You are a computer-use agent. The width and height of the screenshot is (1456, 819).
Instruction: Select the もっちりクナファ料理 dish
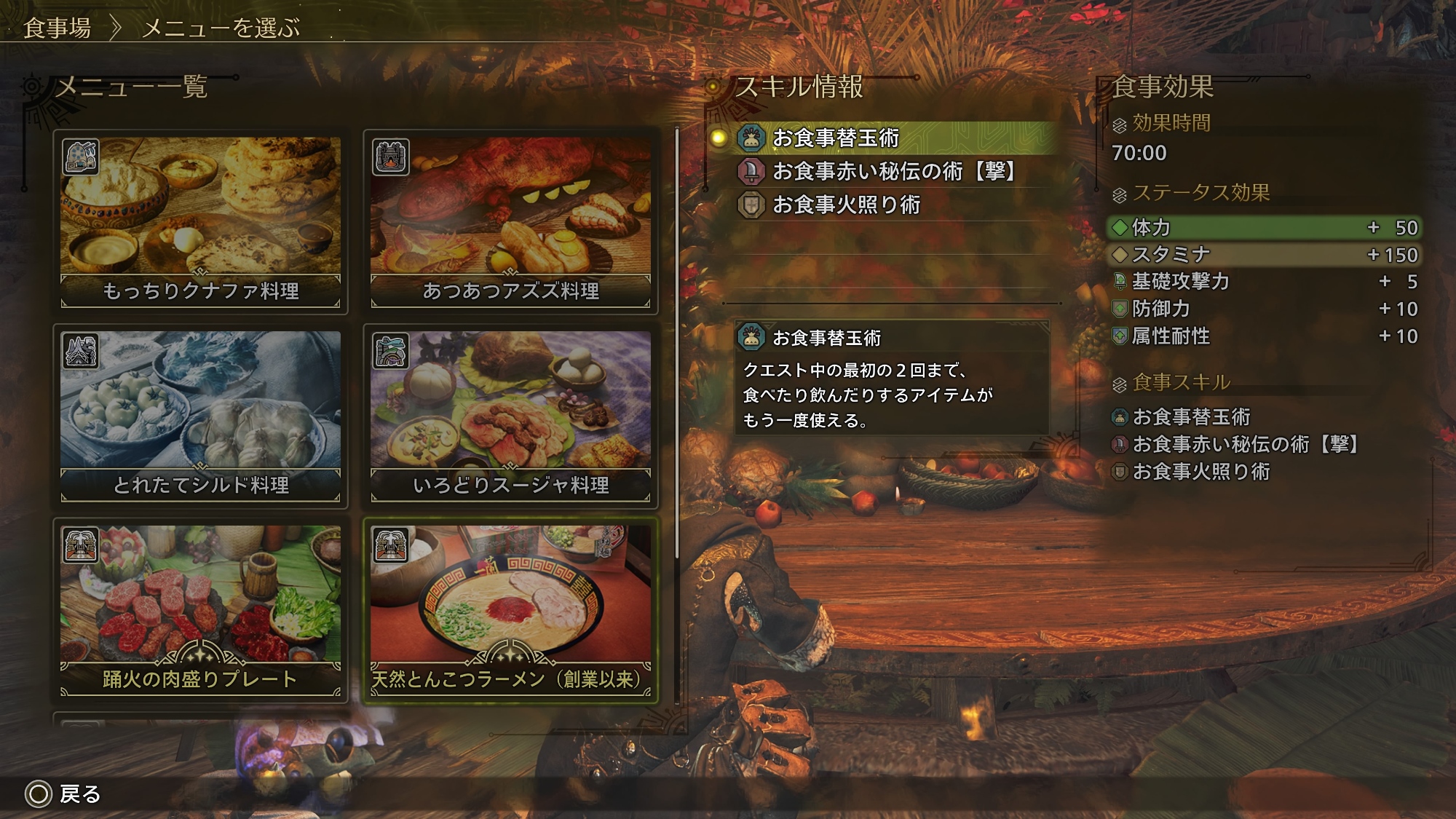200,222
